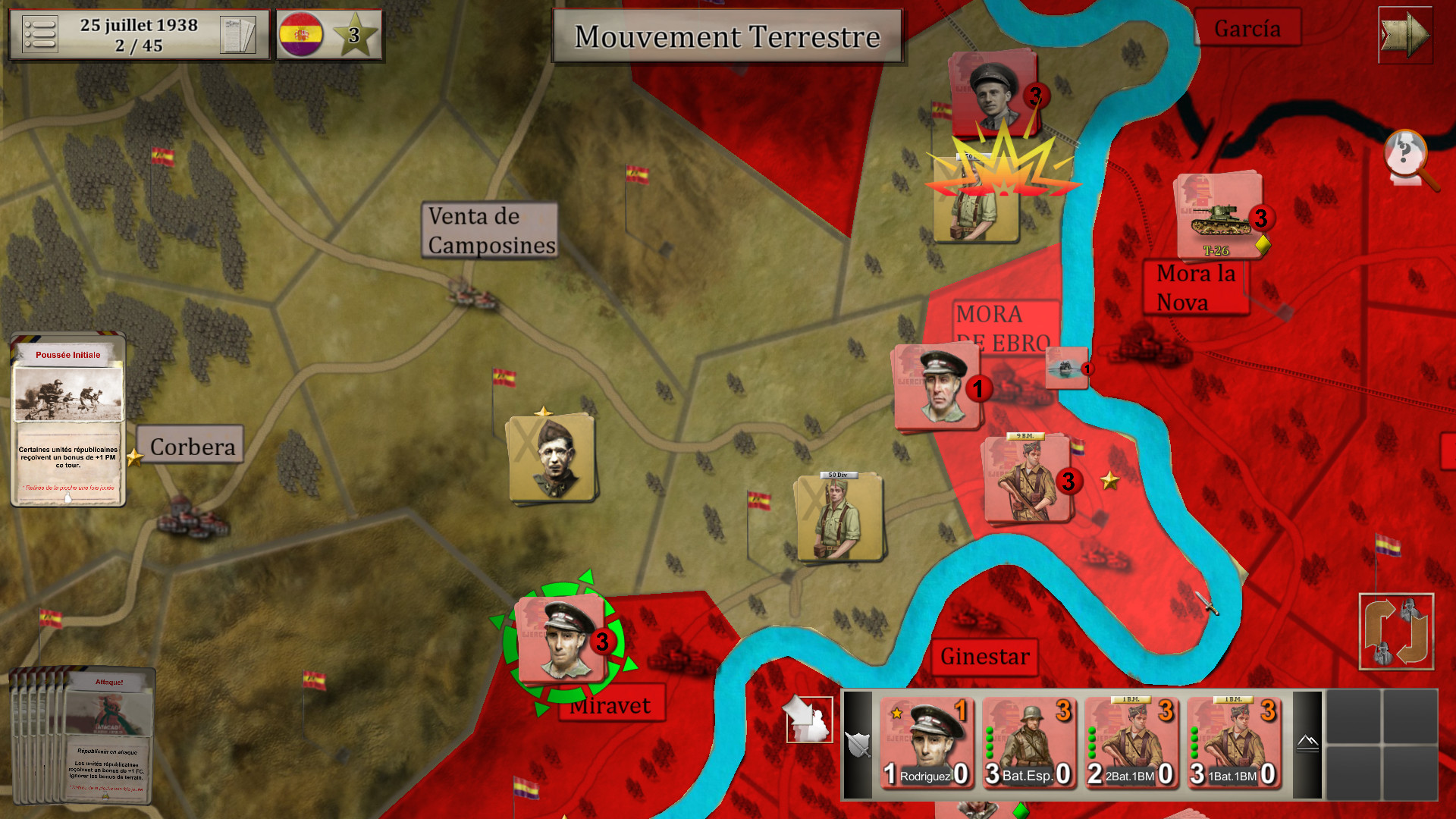Select the Rodriguez leader card in unit panel

click(927, 743)
